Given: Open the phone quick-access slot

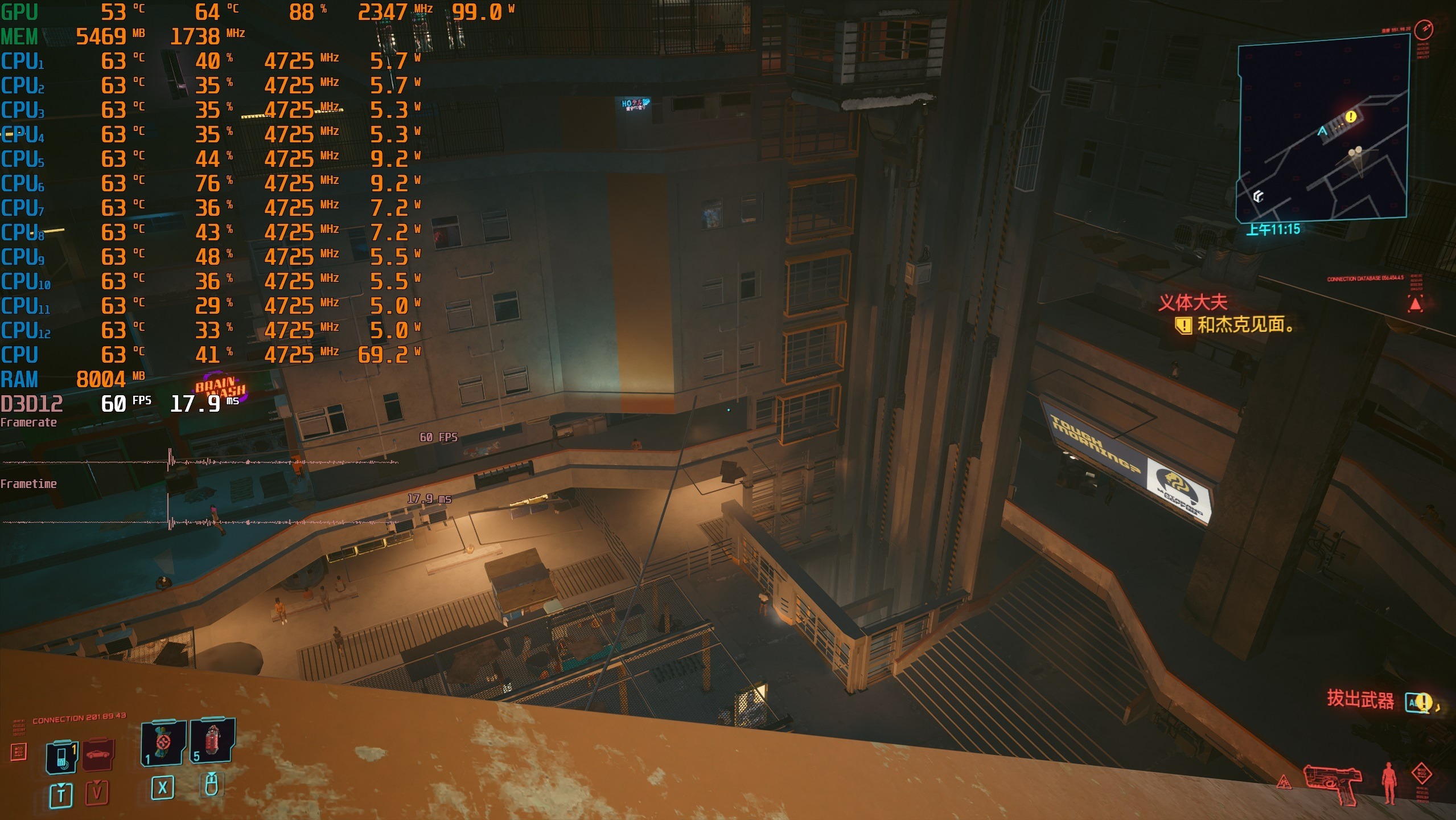Looking at the screenshot, I should pos(62,757).
